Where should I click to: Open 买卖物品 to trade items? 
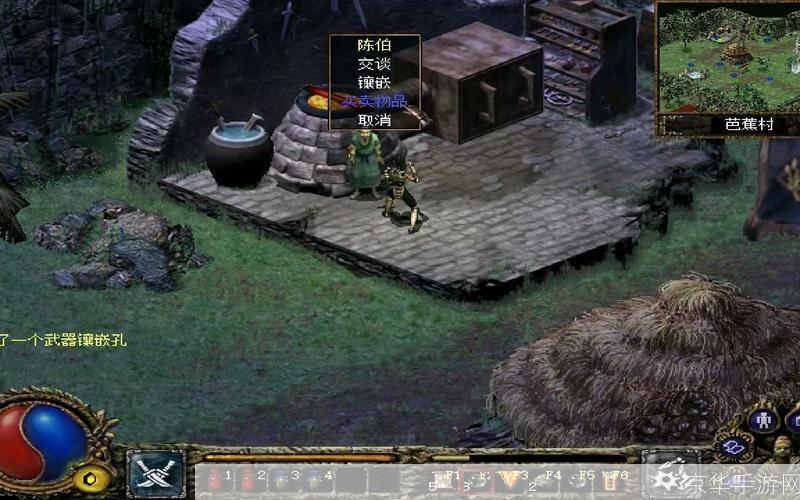374,101
